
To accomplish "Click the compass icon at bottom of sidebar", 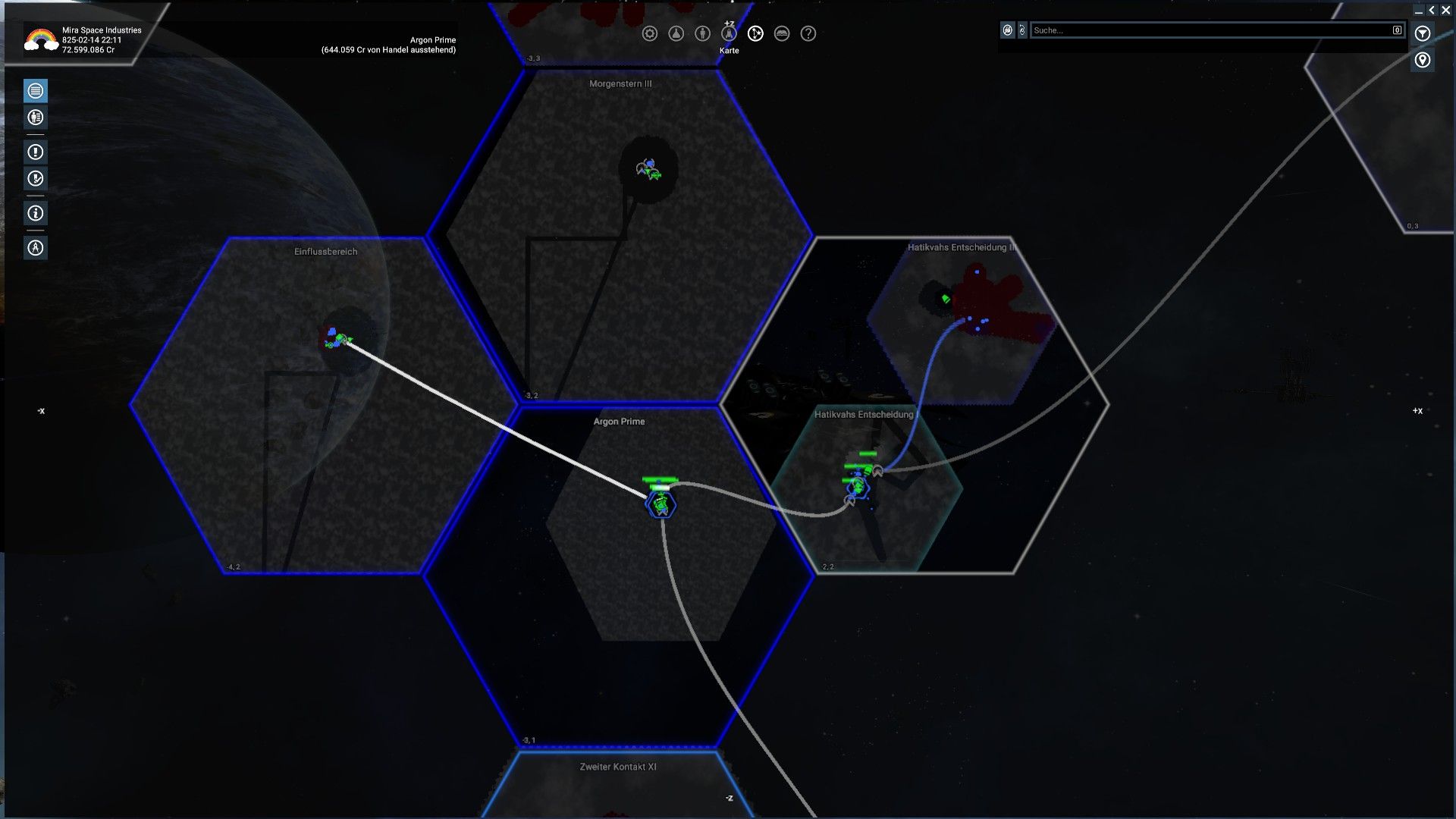I will coord(35,247).
